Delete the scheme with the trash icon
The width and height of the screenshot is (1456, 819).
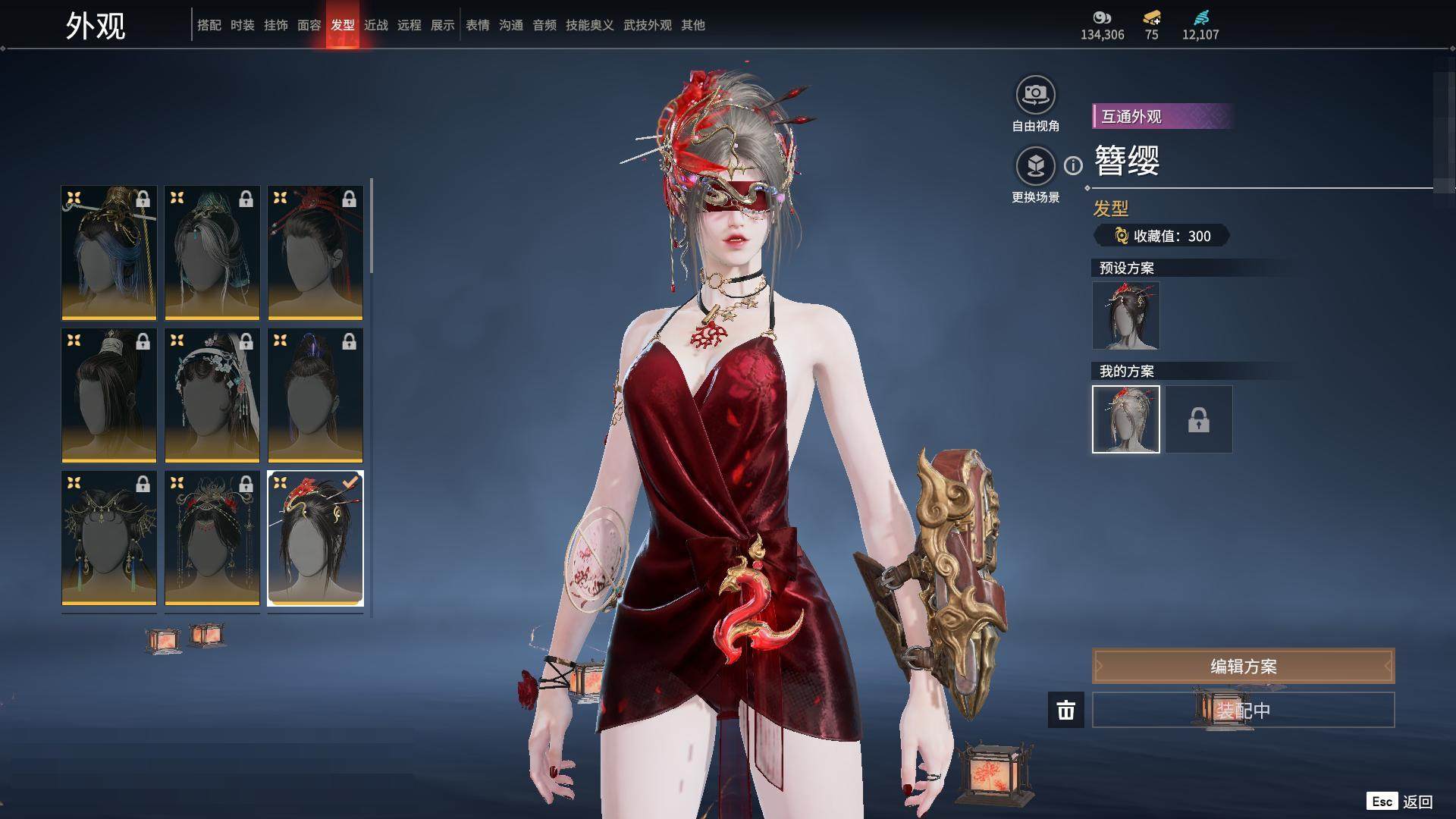coord(1066,711)
